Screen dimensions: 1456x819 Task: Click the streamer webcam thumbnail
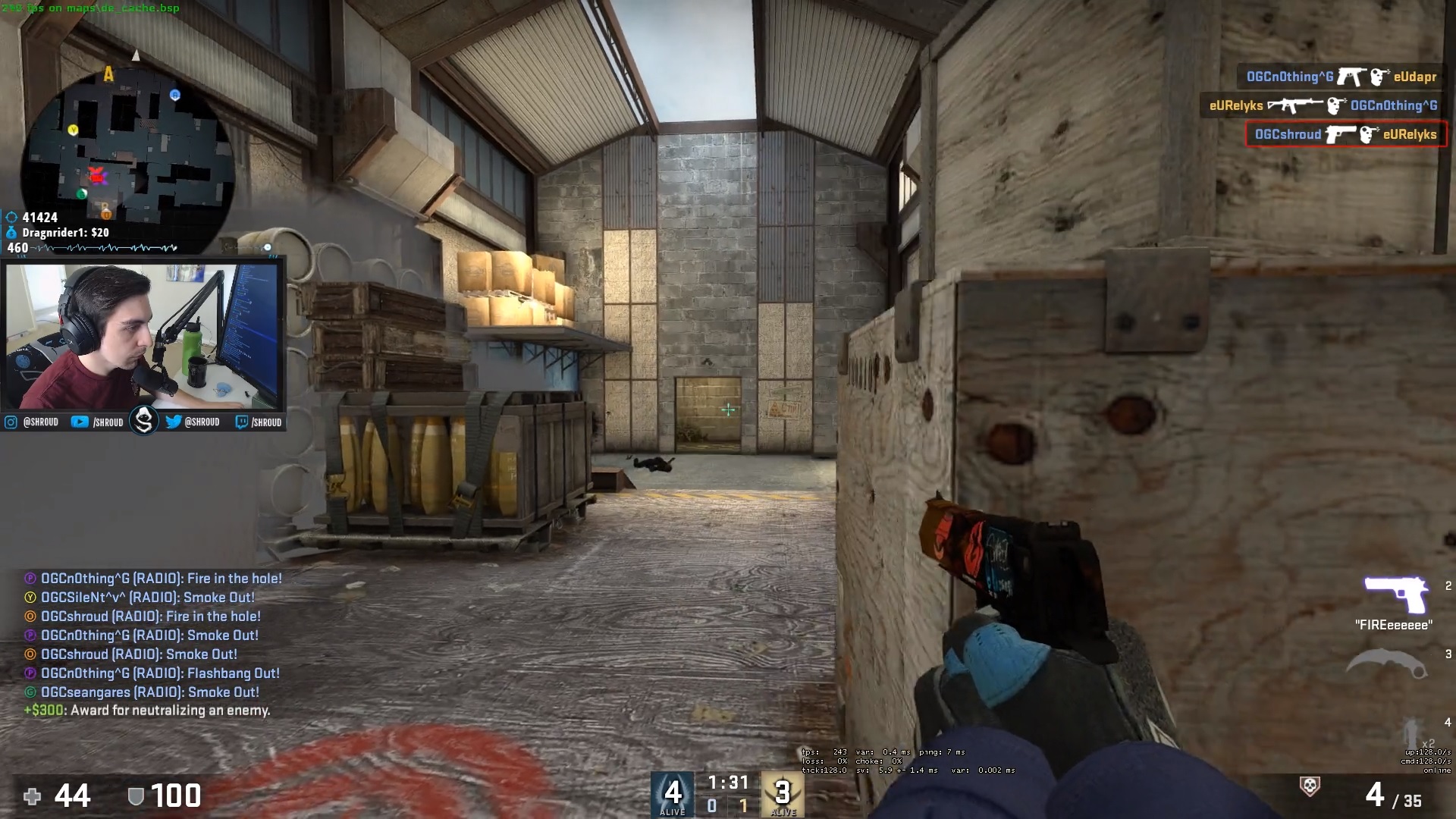point(143,336)
